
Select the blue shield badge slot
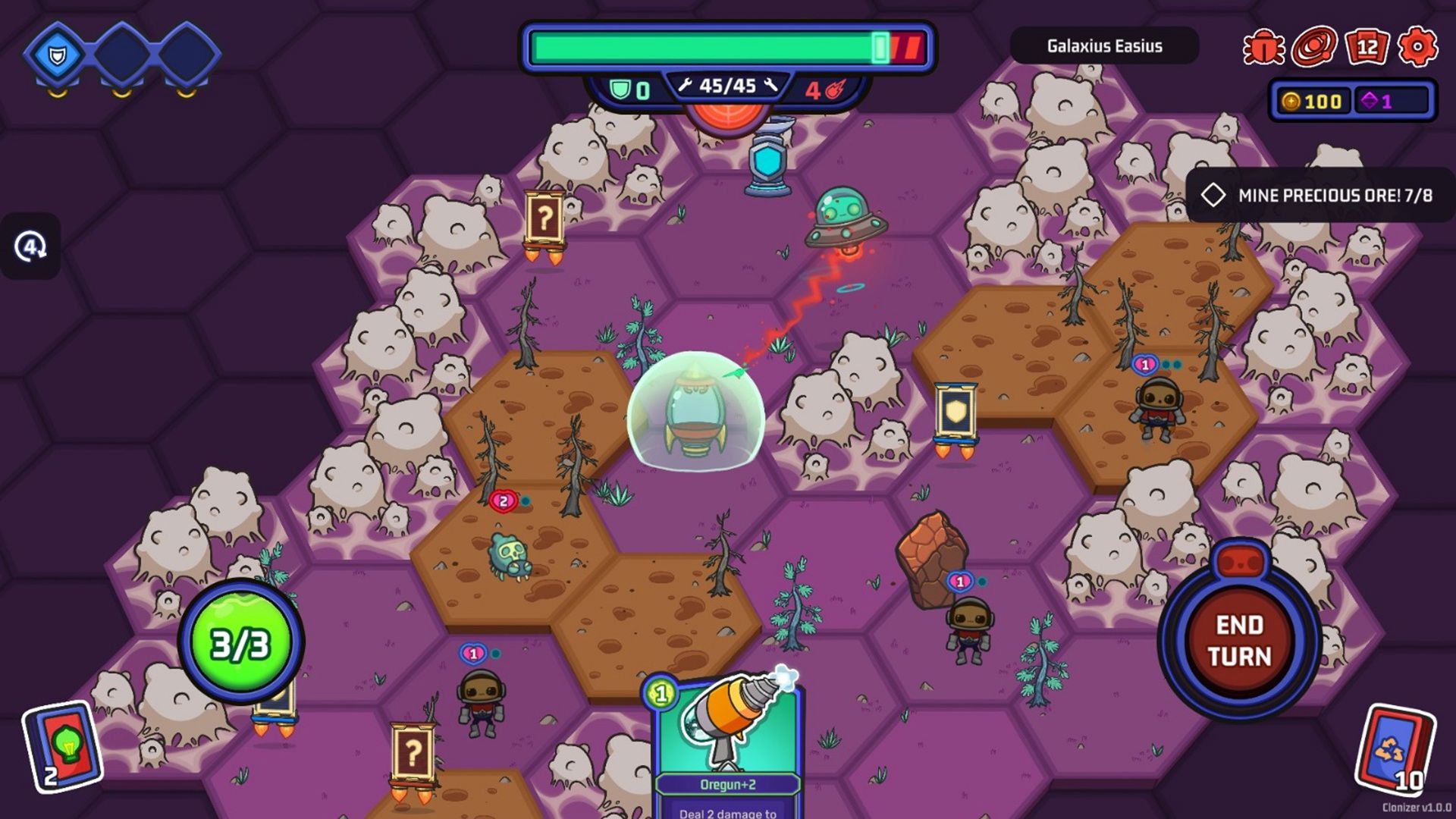[57, 55]
